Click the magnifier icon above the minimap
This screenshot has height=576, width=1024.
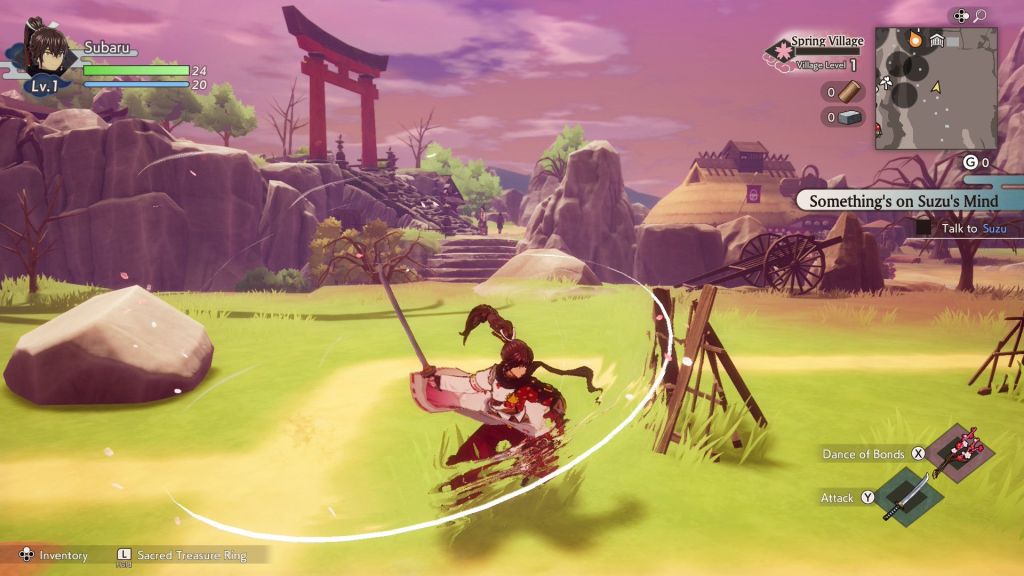coord(980,15)
